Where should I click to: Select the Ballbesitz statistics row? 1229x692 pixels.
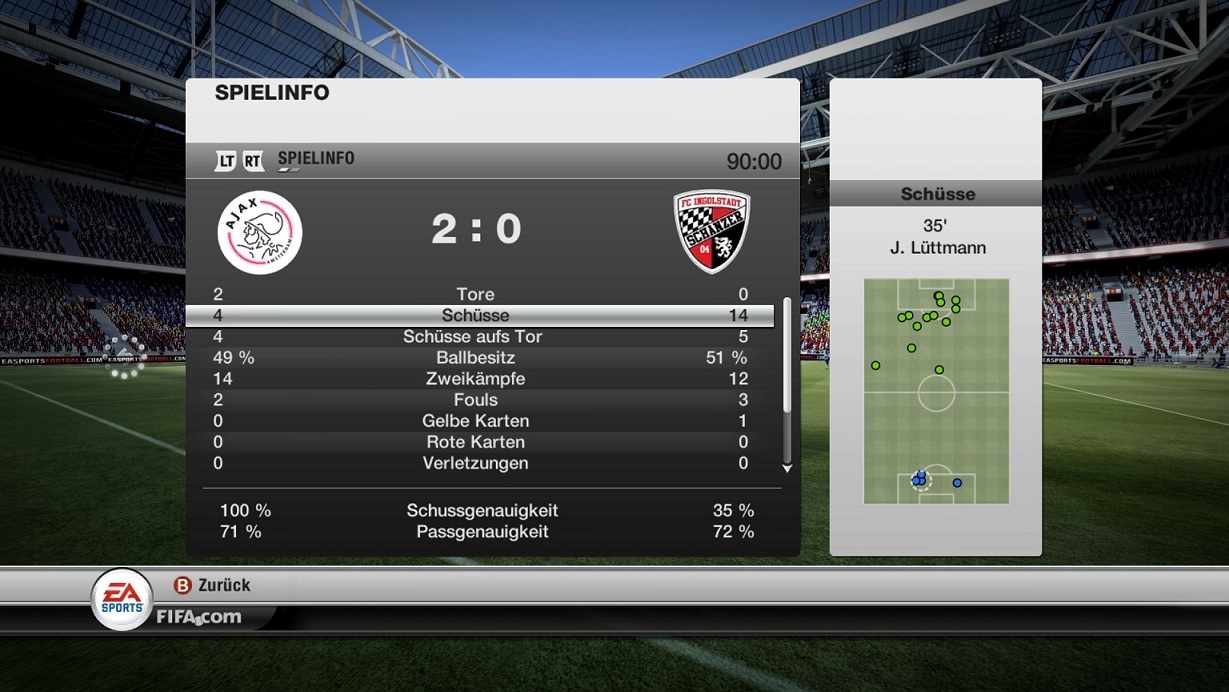point(475,358)
